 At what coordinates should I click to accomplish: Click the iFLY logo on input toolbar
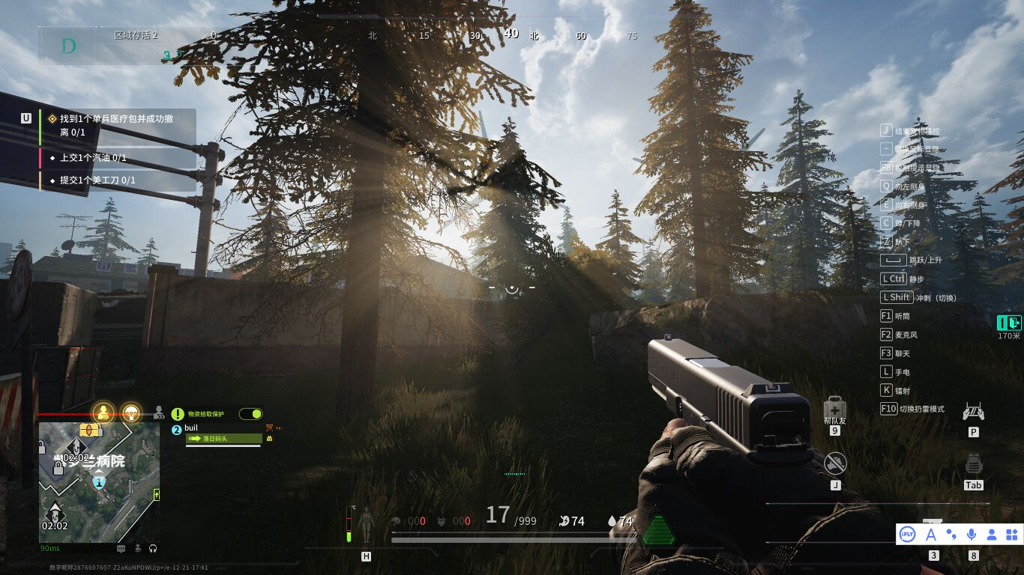[907, 535]
